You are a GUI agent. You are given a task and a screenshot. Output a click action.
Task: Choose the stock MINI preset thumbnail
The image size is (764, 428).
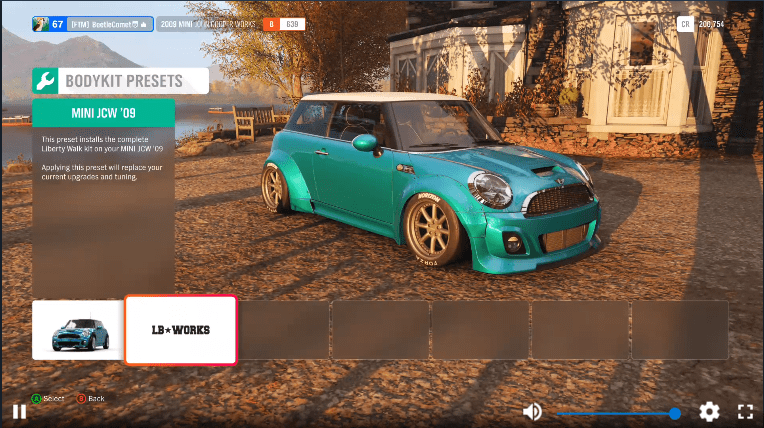[x=78, y=329]
